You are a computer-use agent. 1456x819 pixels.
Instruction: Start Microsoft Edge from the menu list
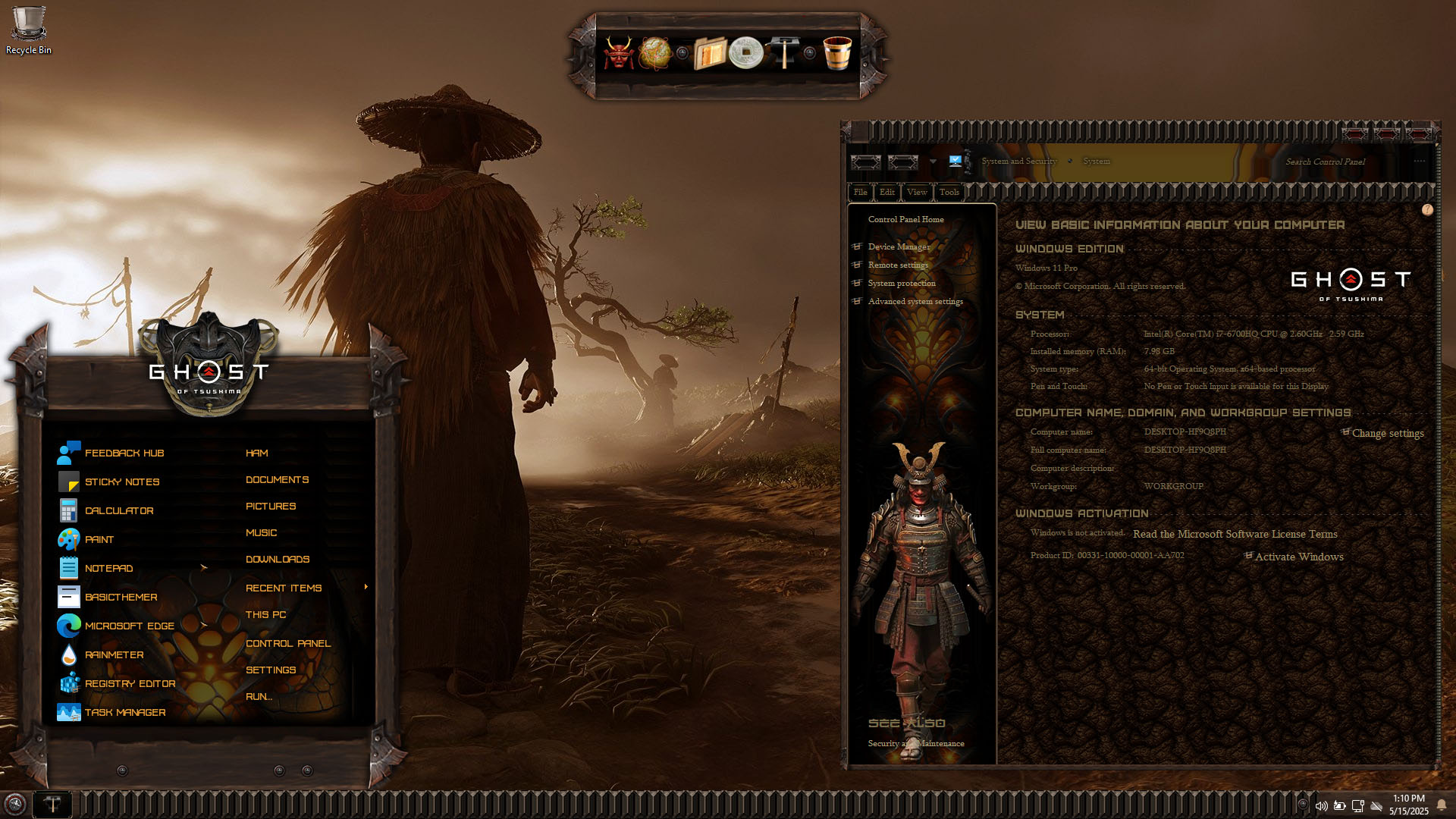point(129,626)
